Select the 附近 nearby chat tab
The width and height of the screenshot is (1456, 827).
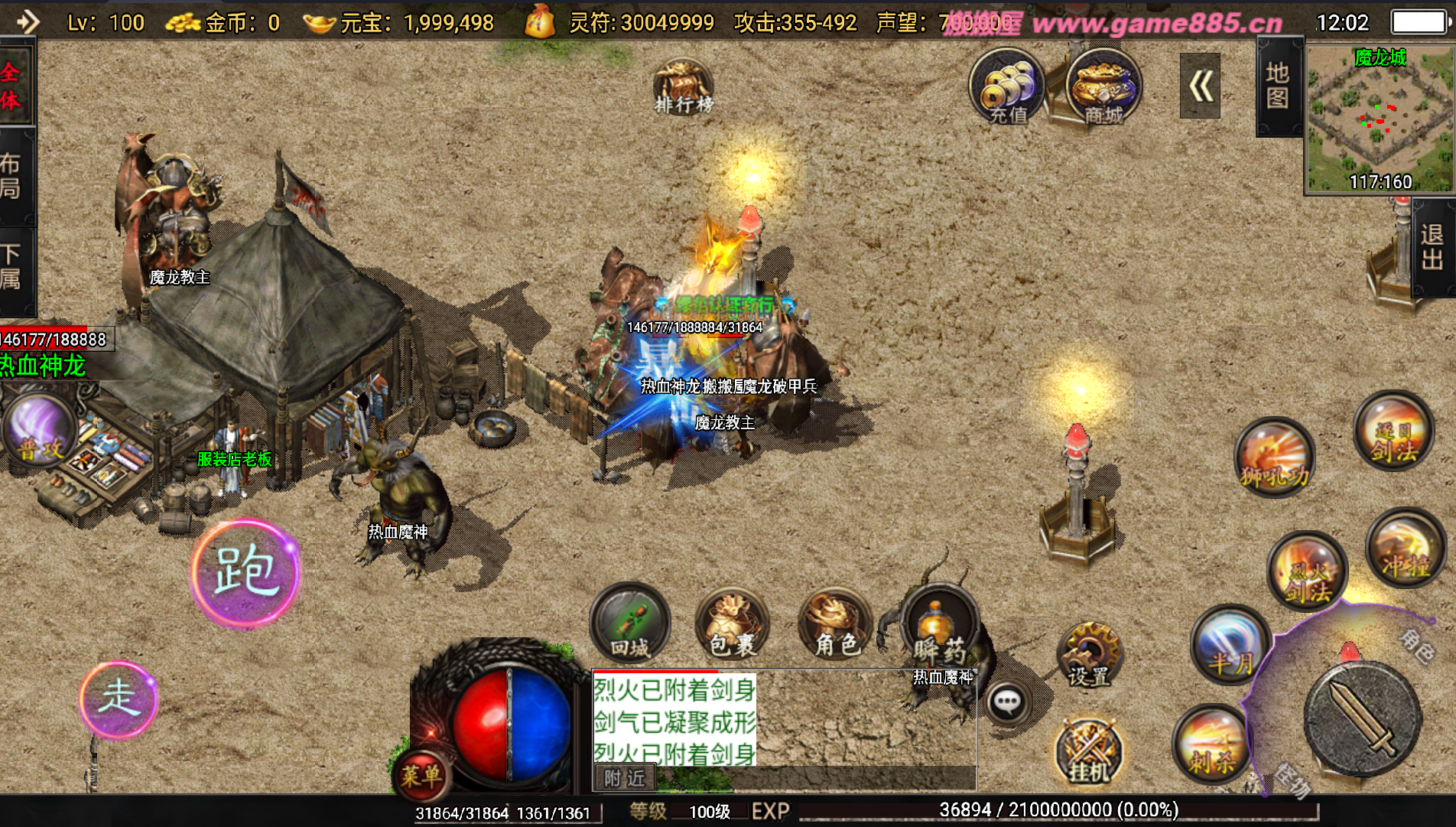pyautogui.click(x=625, y=778)
